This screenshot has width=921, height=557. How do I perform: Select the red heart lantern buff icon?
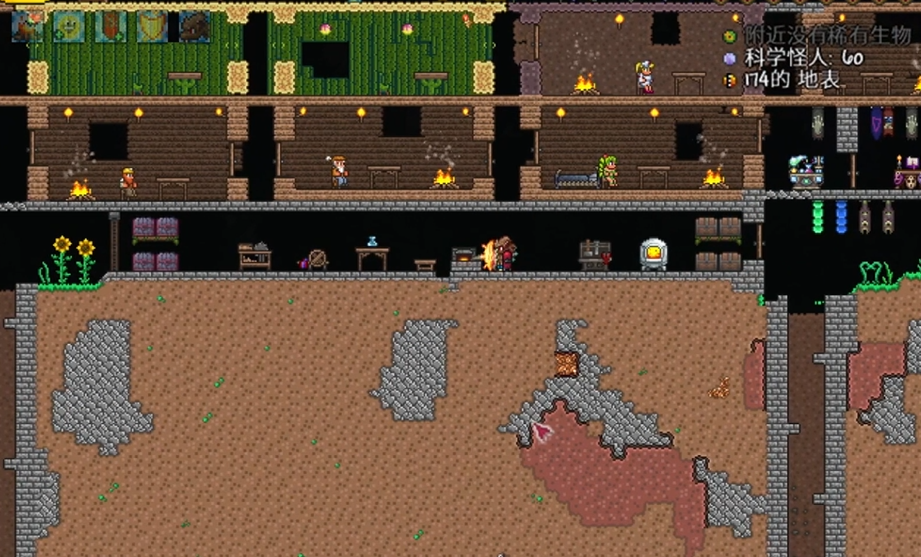coord(111,26)
